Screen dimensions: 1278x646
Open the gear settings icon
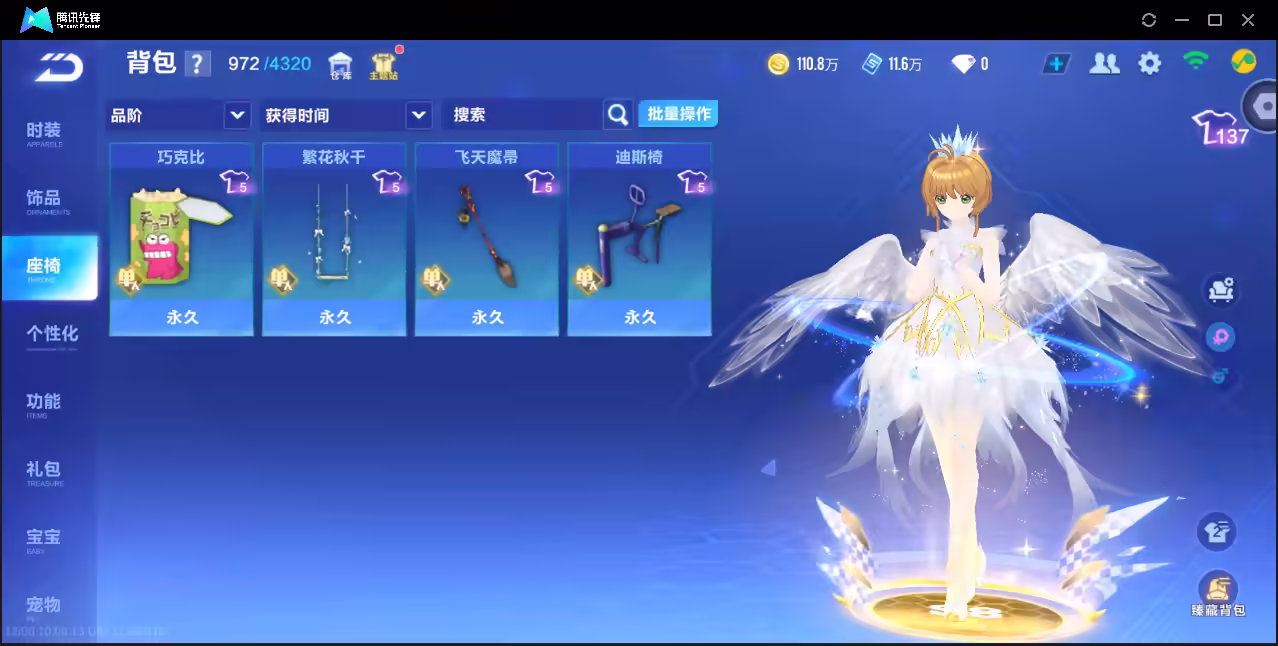[x=1150, y=64]
